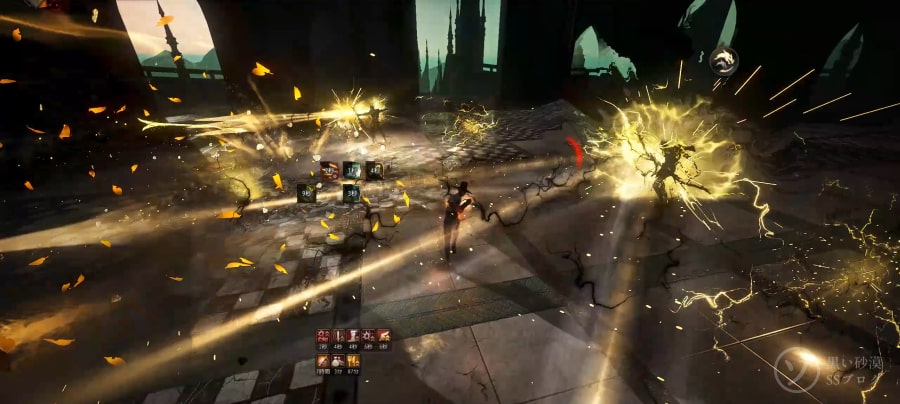Click the fork and knife food buff icon

[354, 362]
